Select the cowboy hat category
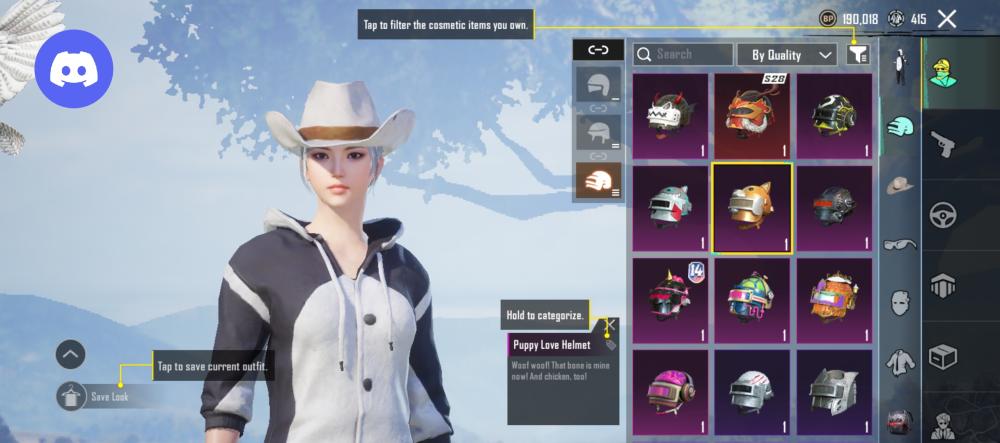 click(x=901, y=186)
